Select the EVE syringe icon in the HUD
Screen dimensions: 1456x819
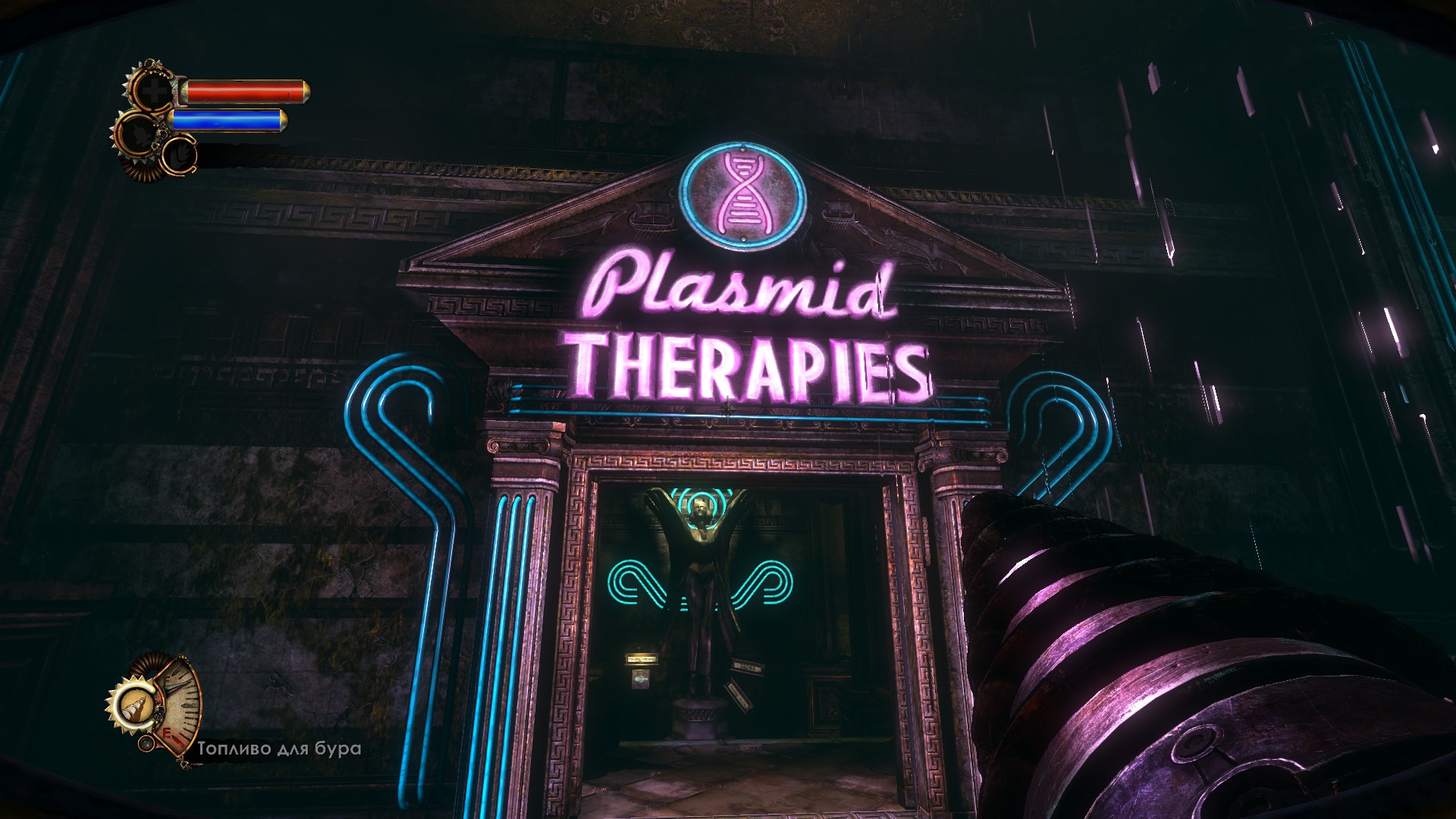click(139, 133)
